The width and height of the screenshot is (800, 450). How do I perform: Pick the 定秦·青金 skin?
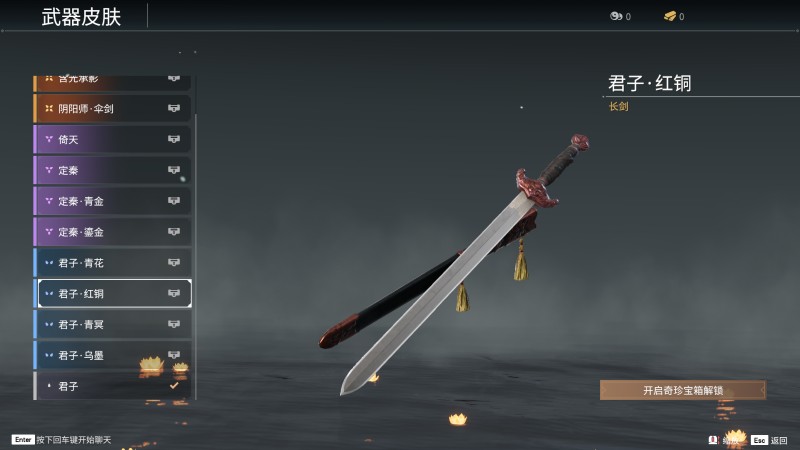click(x=112, y=201)
